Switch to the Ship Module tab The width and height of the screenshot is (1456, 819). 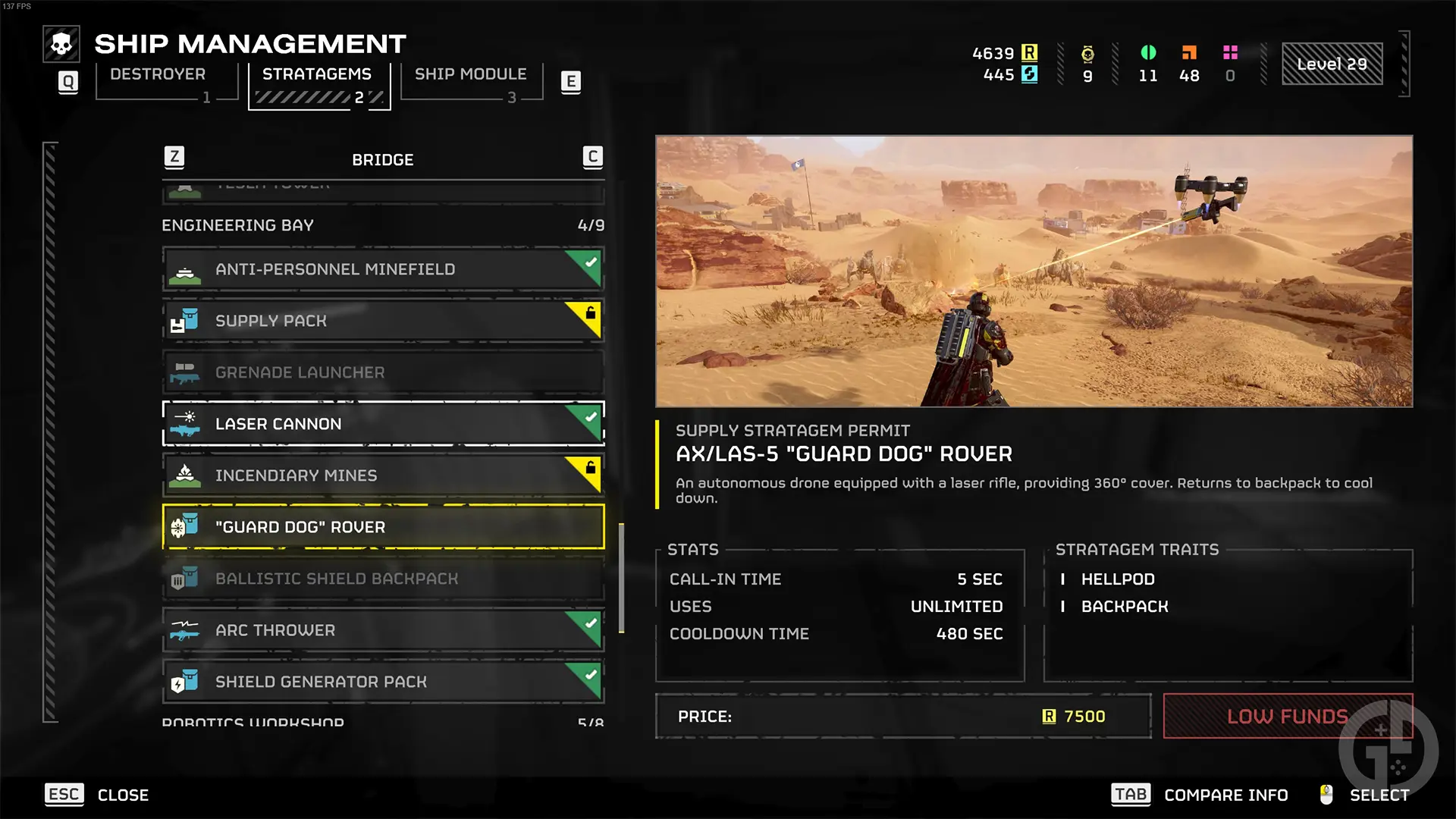[471, 74]
